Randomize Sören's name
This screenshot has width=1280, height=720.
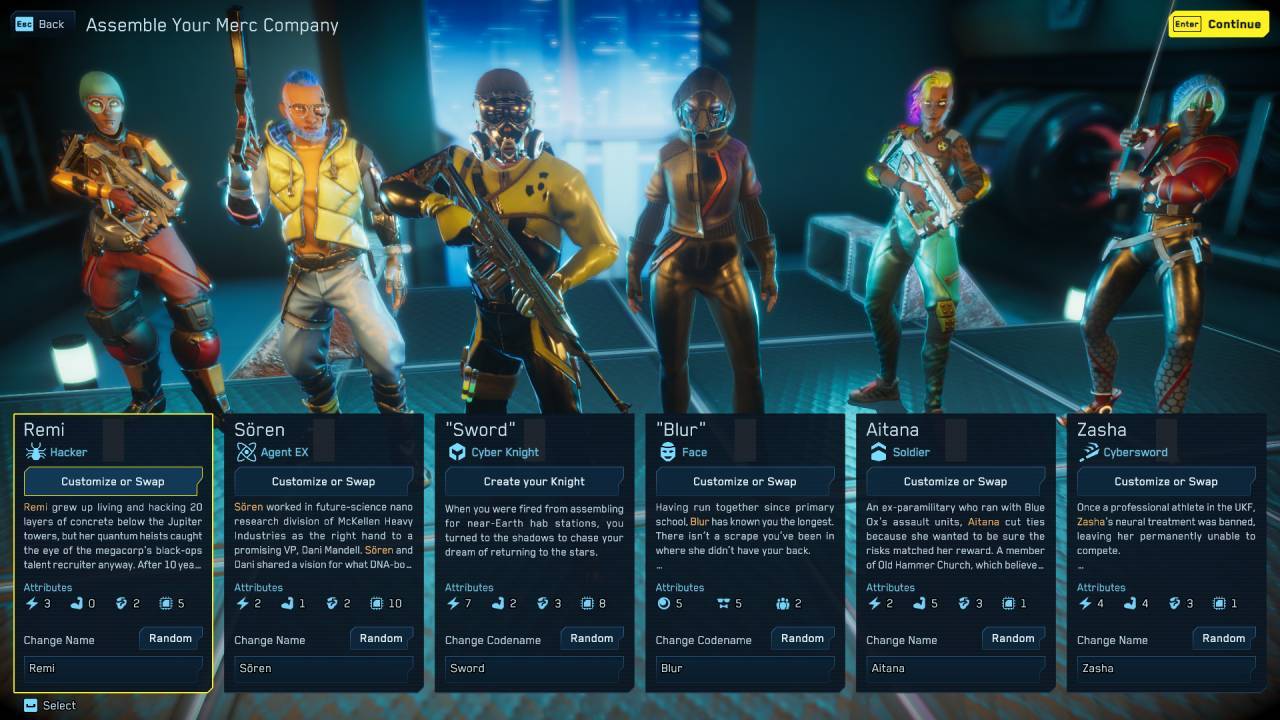381,638
